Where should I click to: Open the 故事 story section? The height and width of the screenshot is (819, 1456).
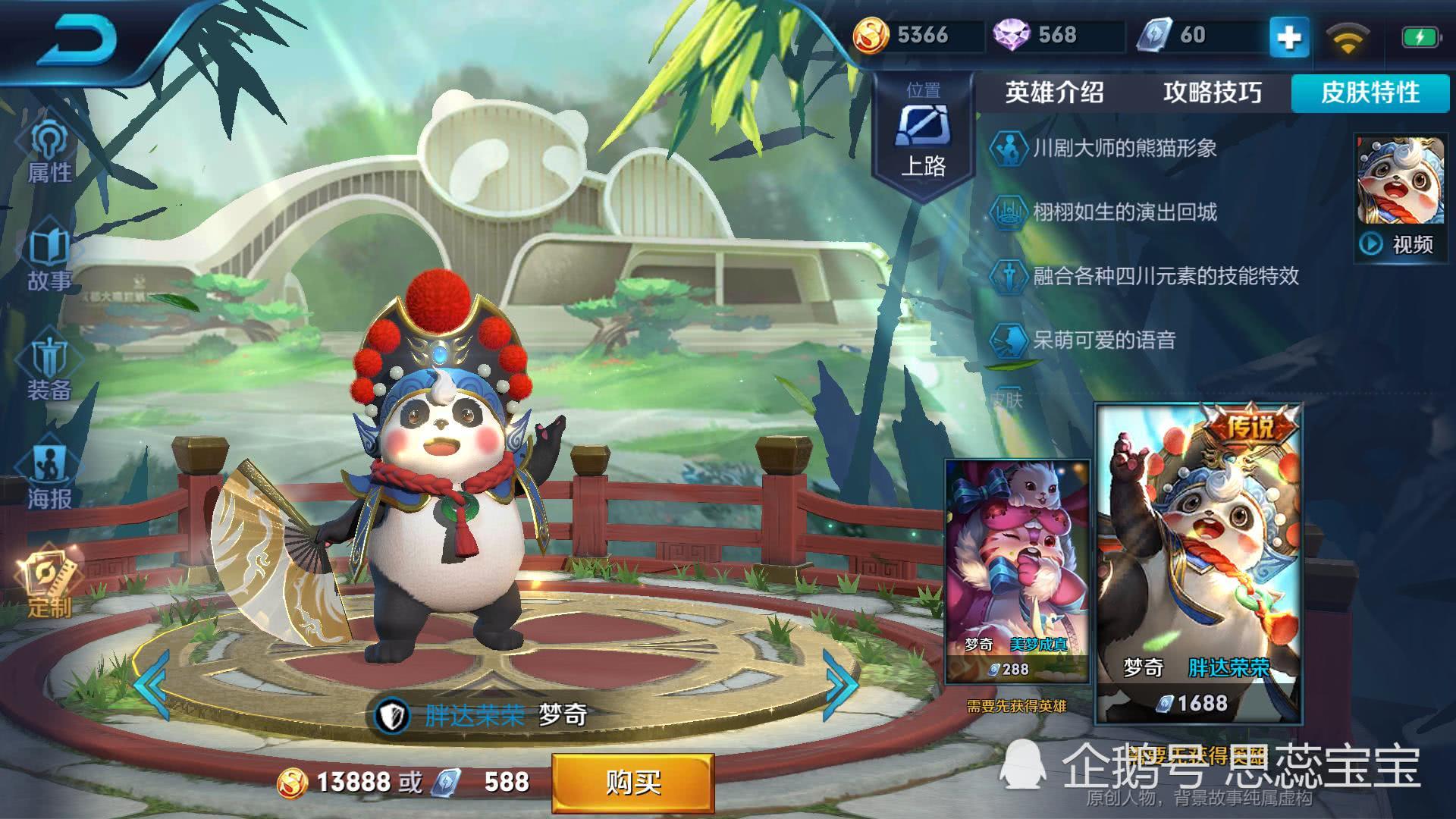tap(49, 259)
